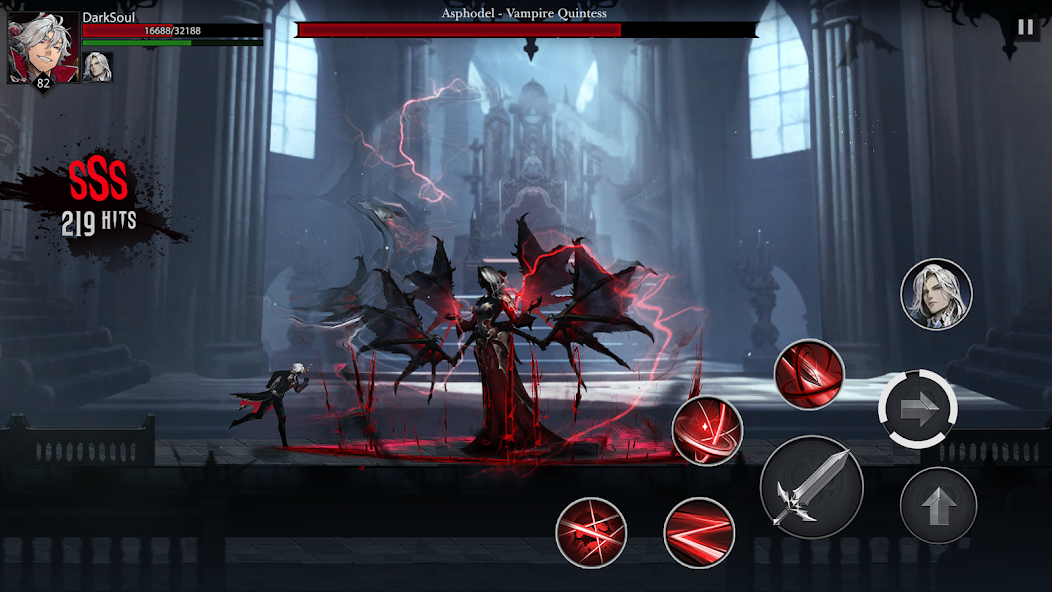Swap to the long-haired character in the round portrait
This screenshot has width=1052, height=592.
pos(936,294)
